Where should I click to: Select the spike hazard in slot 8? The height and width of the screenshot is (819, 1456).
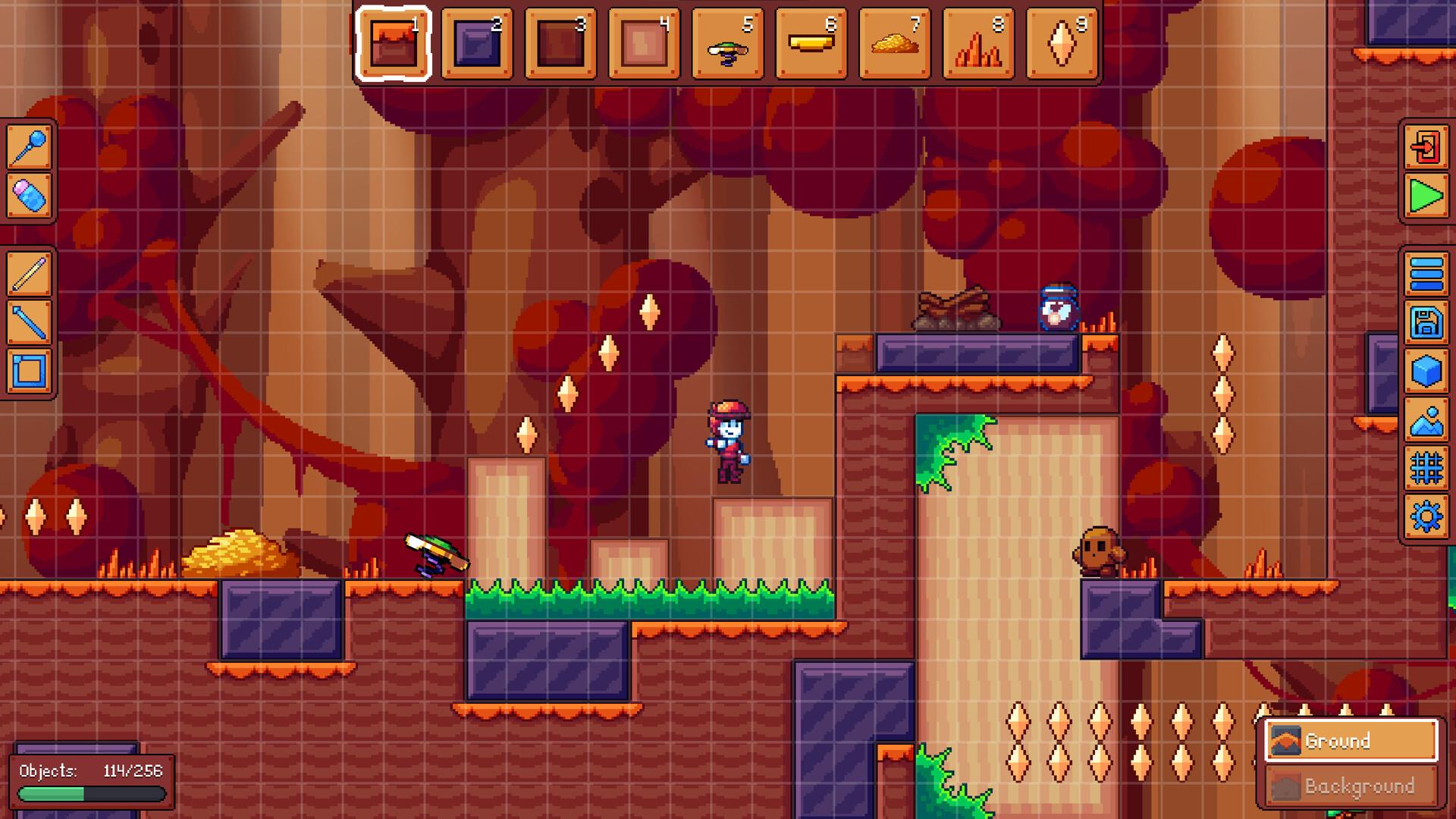[x=978, y=44]
